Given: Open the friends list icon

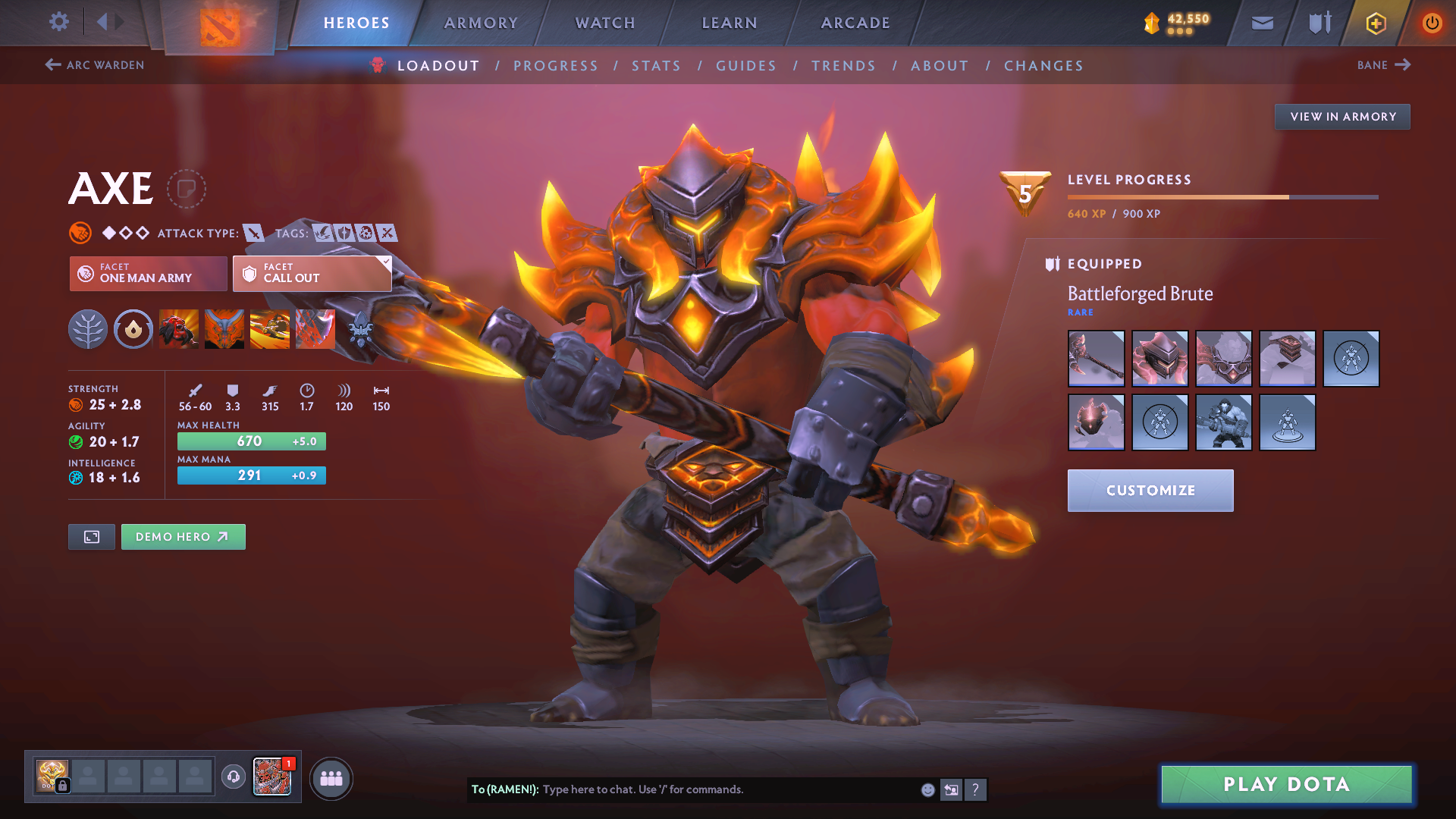Looking at the screenshot, I should (x=331, y=777).
